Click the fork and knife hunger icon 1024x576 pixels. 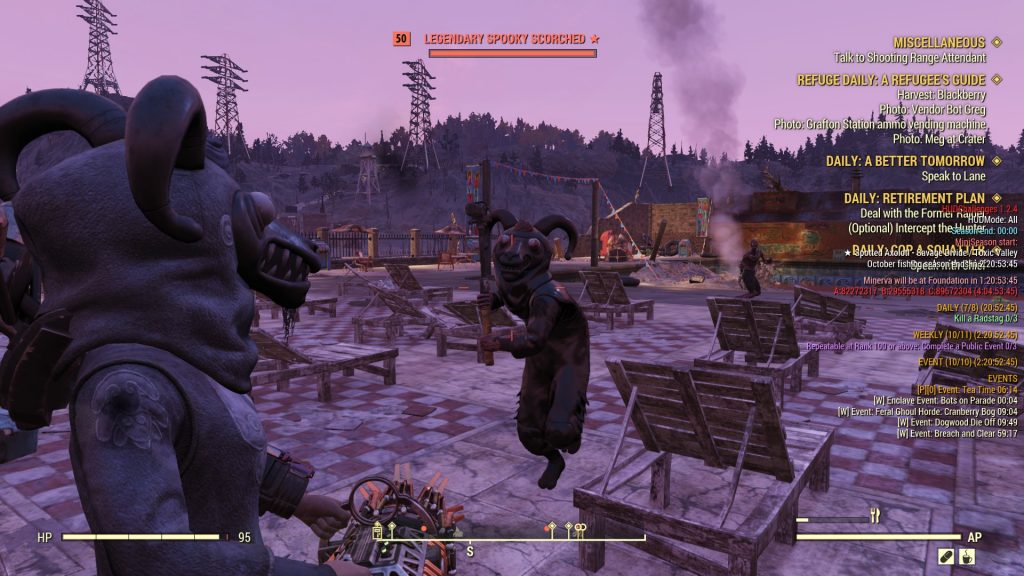874,516
